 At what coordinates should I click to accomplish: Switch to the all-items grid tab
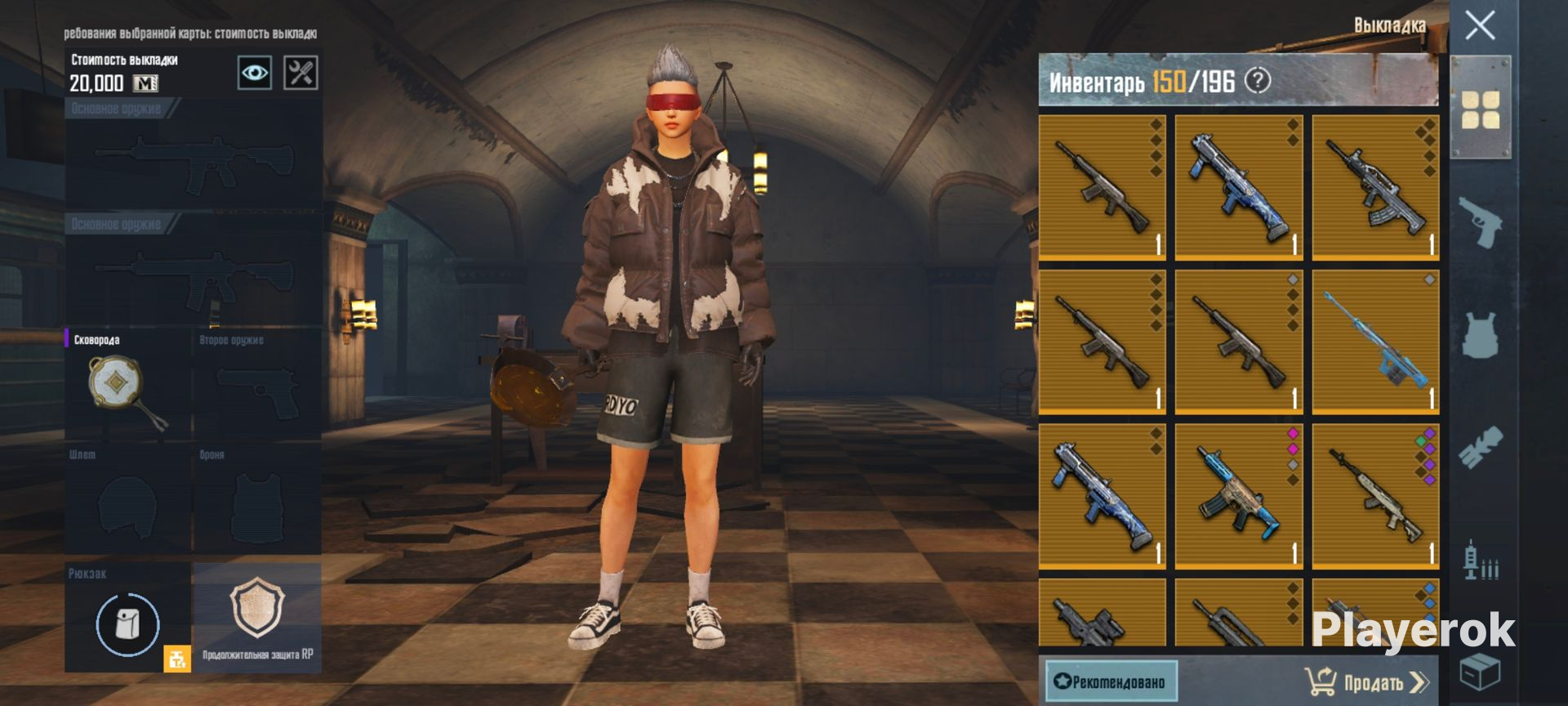click(1480, 109)
